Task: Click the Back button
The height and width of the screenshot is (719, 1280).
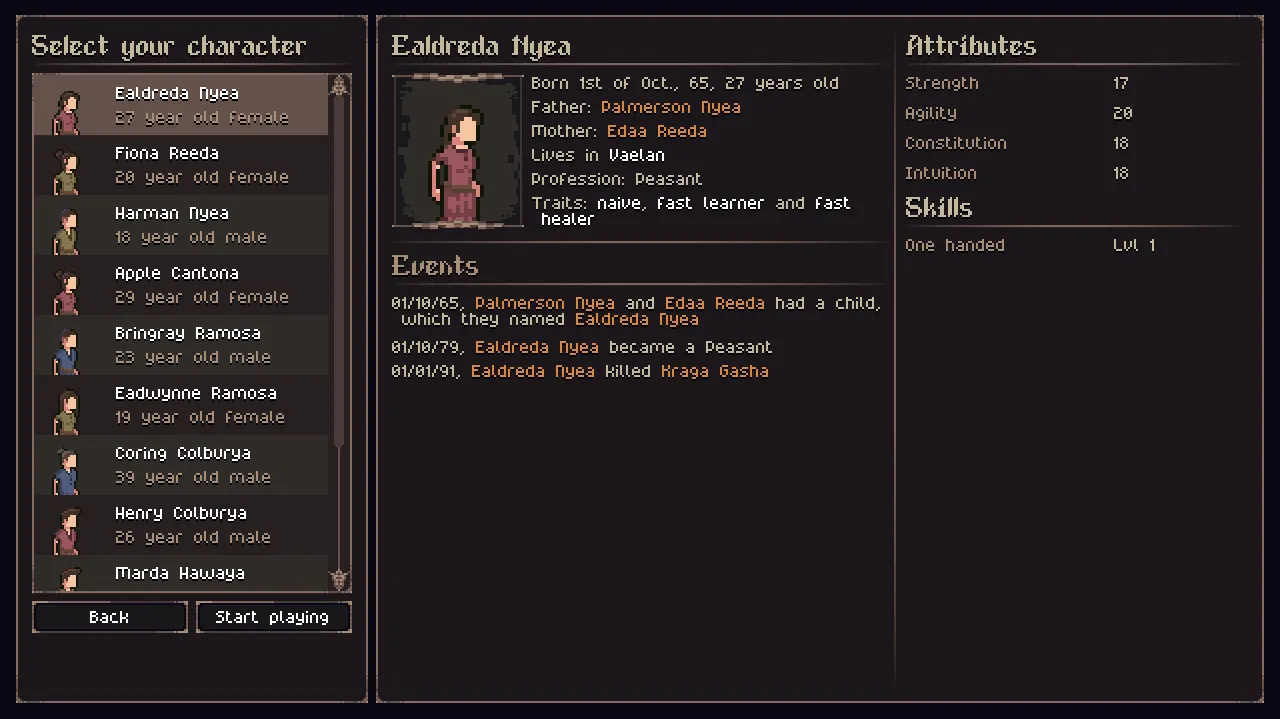Action: (109, 617)
